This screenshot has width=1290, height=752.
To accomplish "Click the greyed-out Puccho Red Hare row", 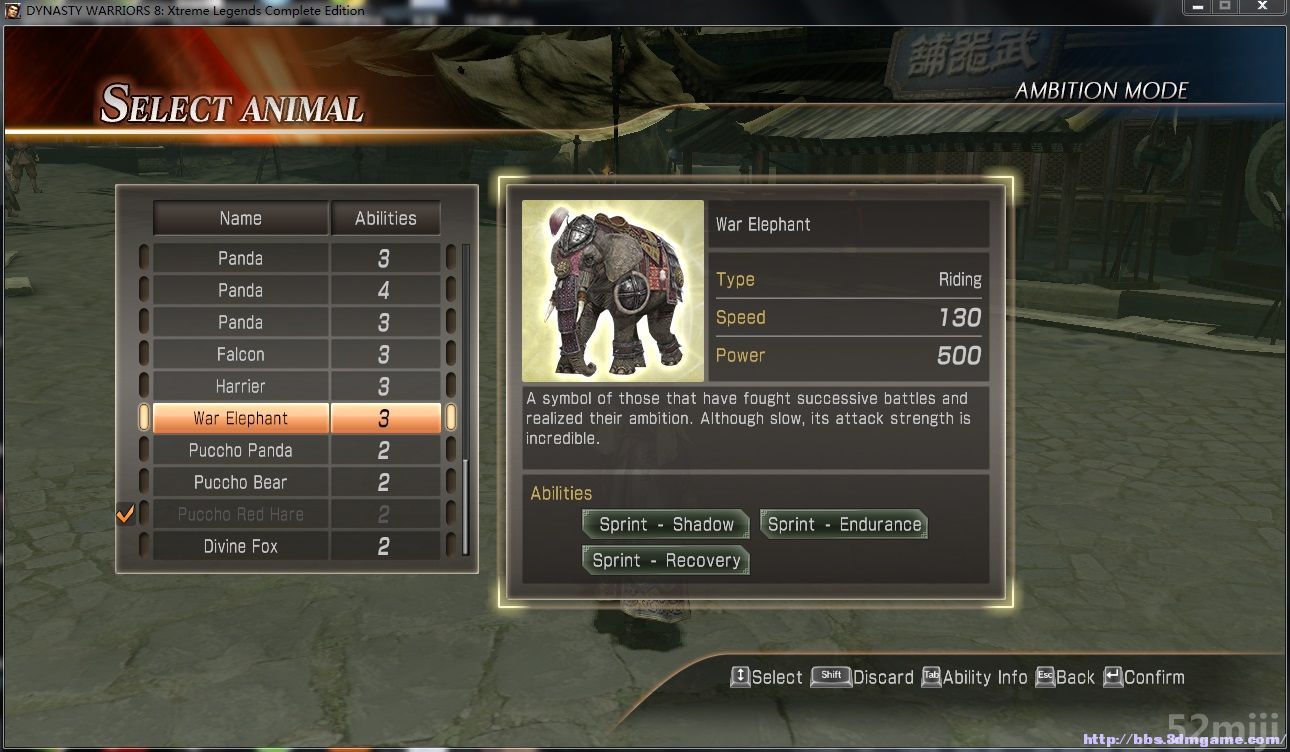I will 241,515.
